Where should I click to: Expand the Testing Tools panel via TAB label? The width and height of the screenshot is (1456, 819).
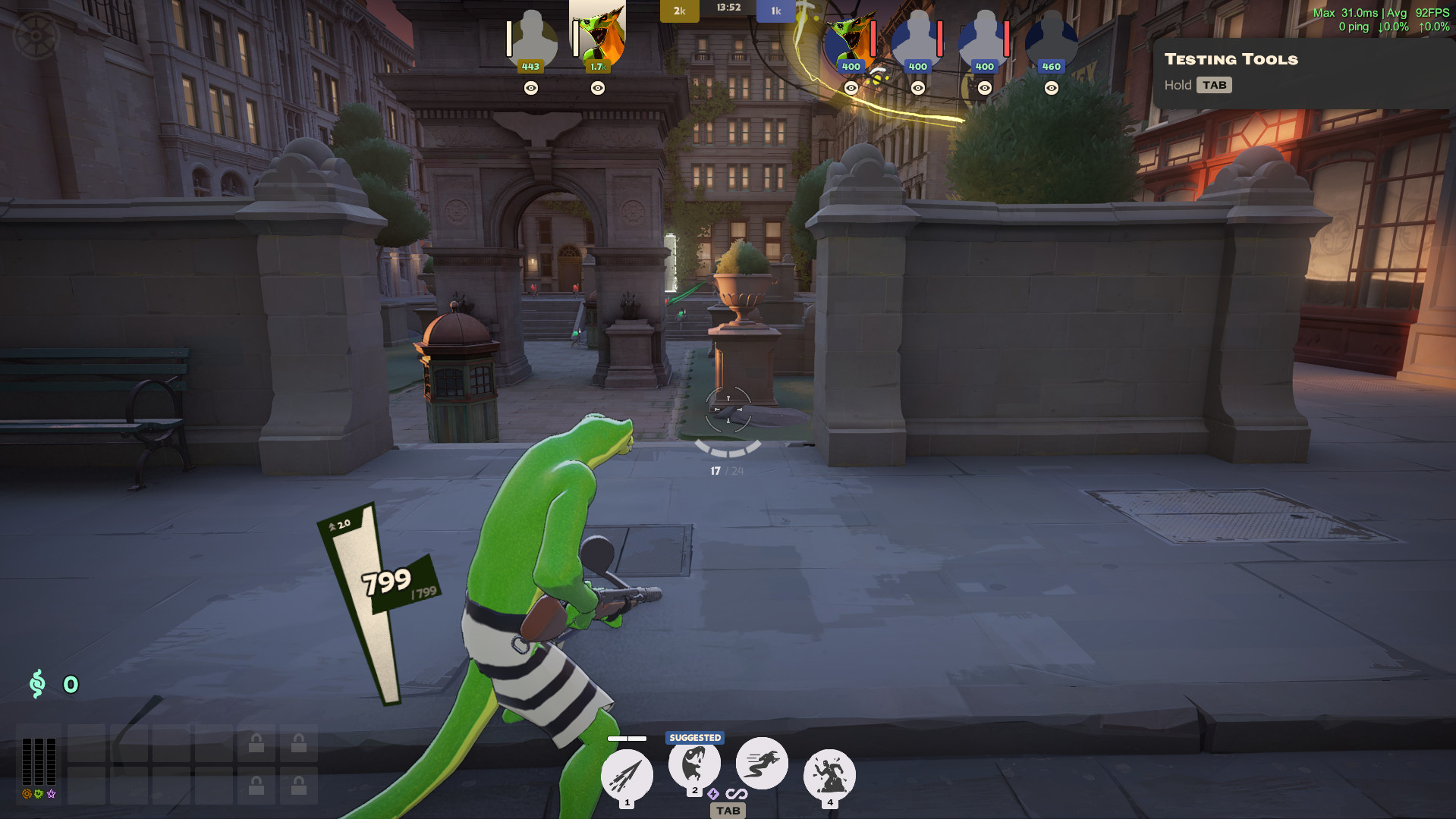[x=1215, y=85]
